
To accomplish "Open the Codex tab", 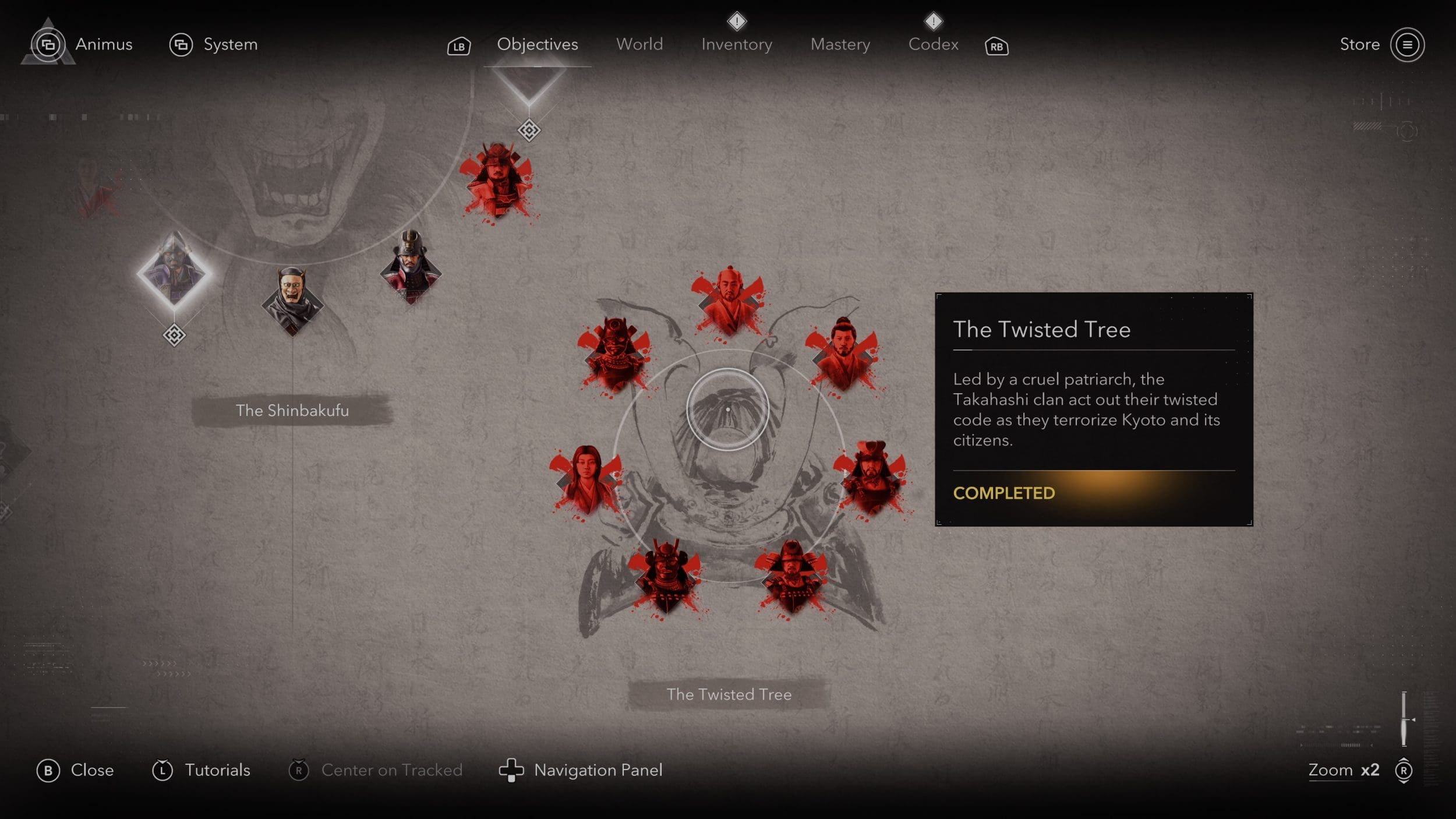I will click(933, 44).
